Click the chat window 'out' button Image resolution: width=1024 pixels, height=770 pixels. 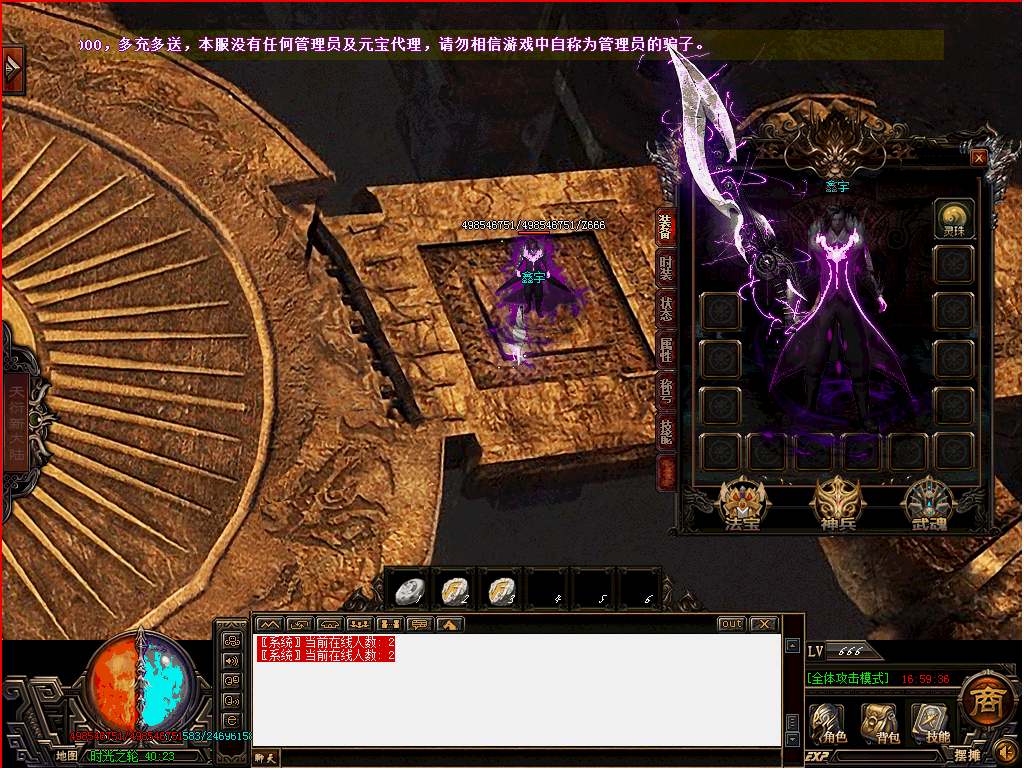[x=732, y=624]
